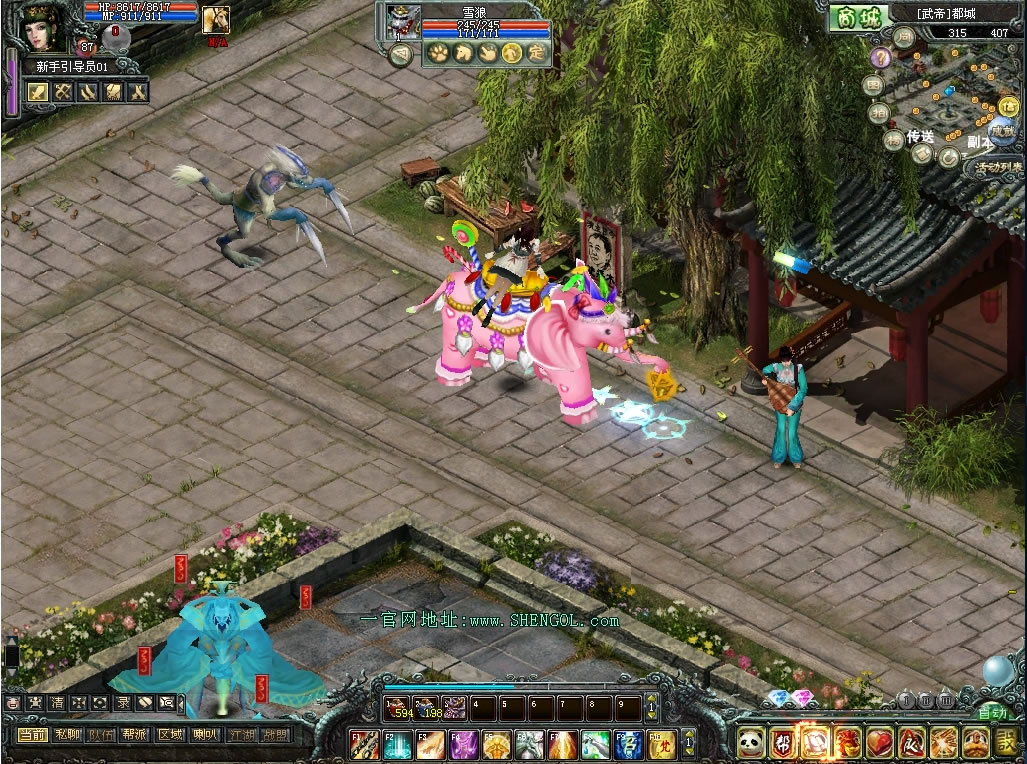
Task: Toggle the 自动 auto-play button
Action: pyautogui.click(x=991, y=713)
